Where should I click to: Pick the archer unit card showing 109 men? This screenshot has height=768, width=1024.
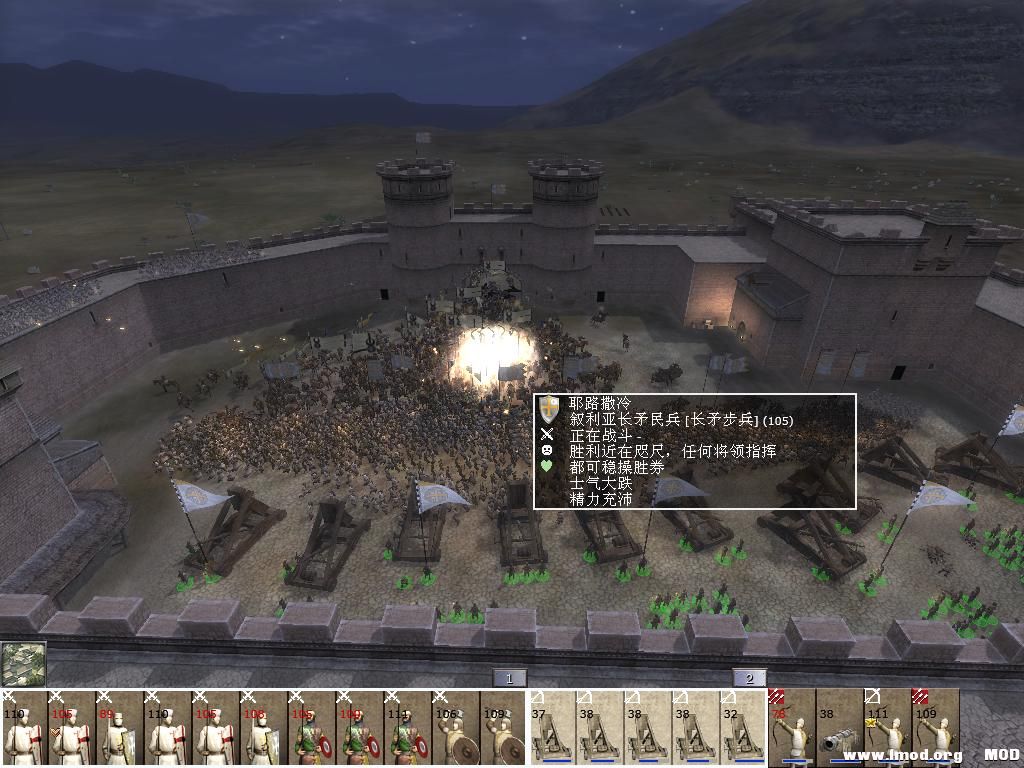pyautogui.click(x=935, y=728)
